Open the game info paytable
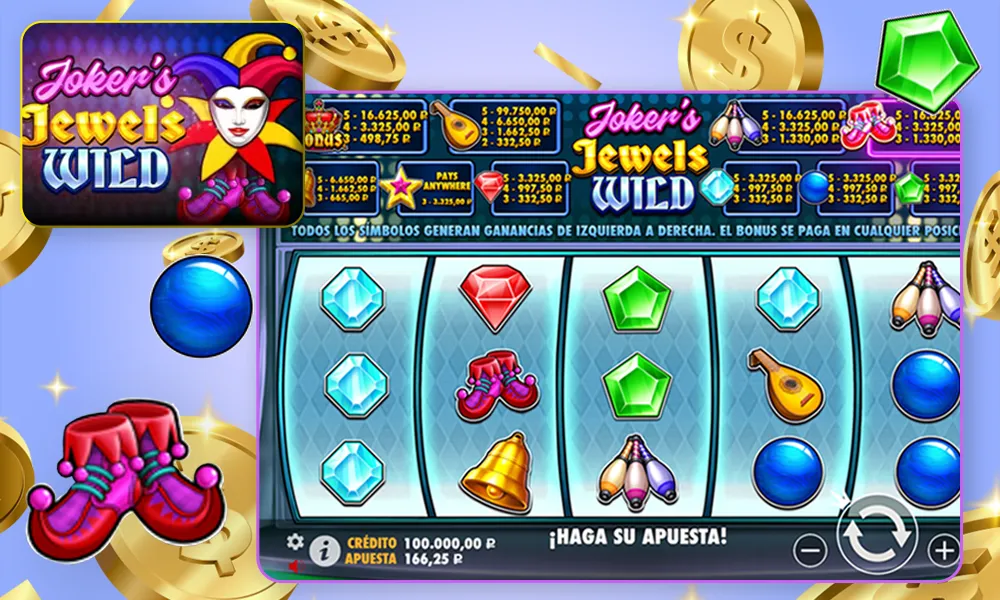 coord(323,549)
